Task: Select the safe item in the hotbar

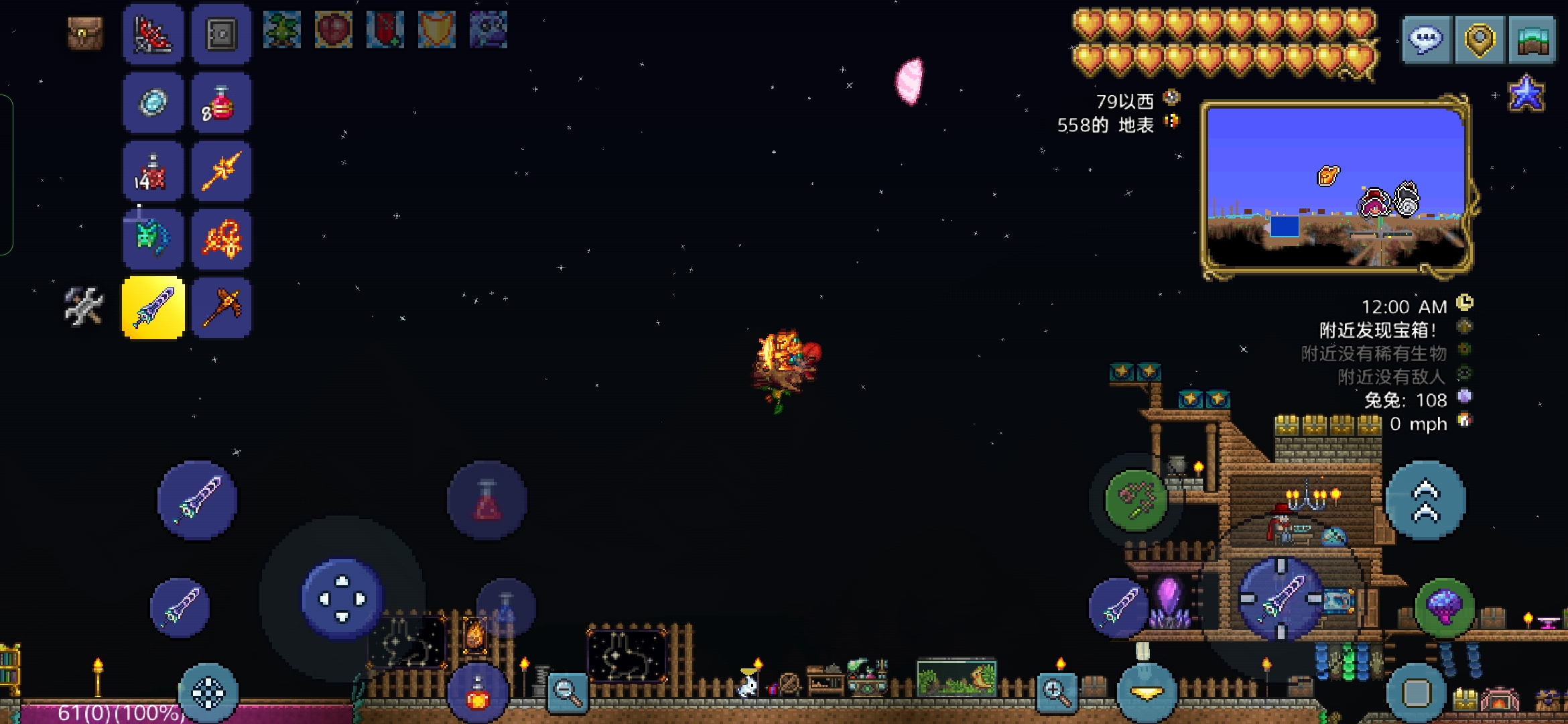Action: (221, 34)
